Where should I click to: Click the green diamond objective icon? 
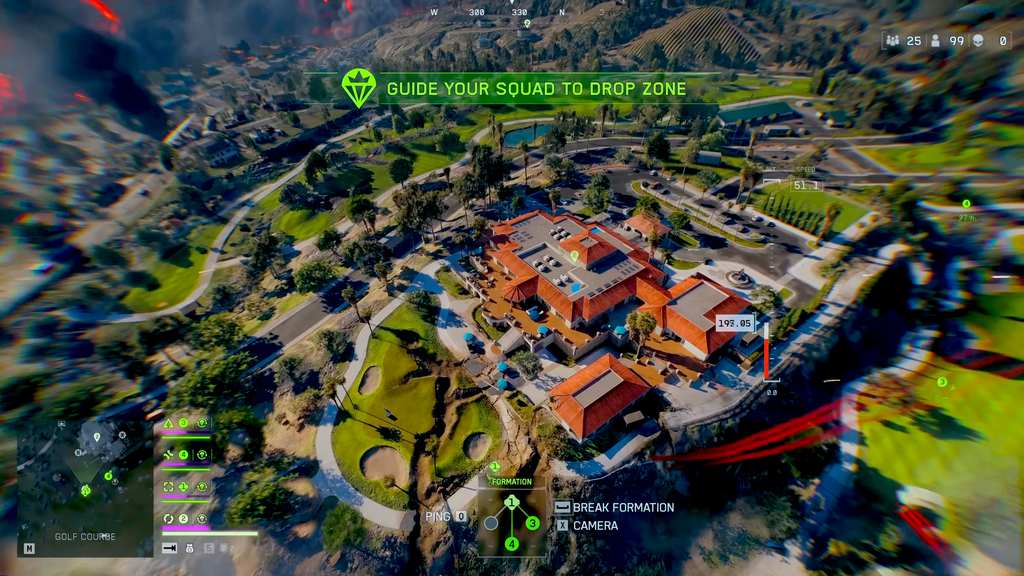point(358,88)
